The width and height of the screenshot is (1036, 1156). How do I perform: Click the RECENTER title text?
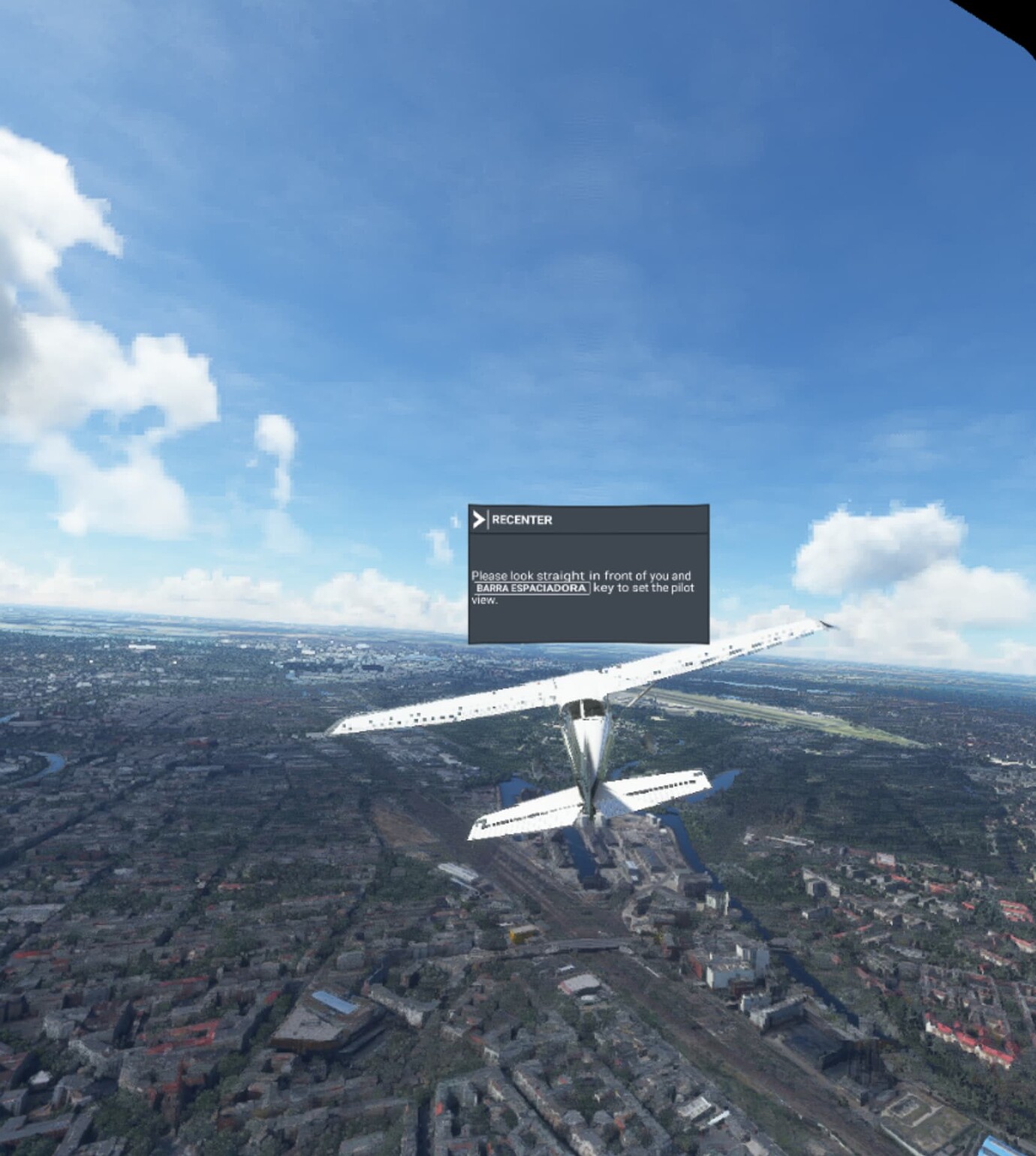(x=523, y=519)
